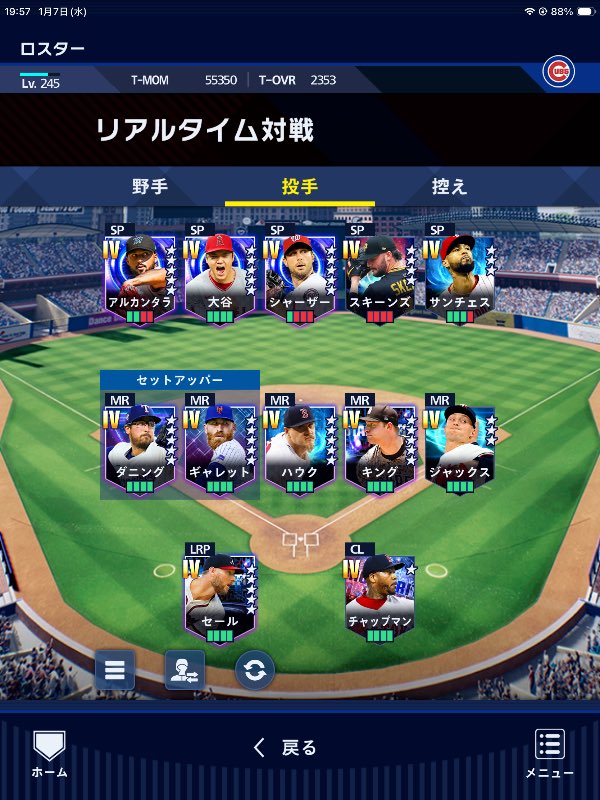
Task: Open the 控え tab
Action: 449,187
